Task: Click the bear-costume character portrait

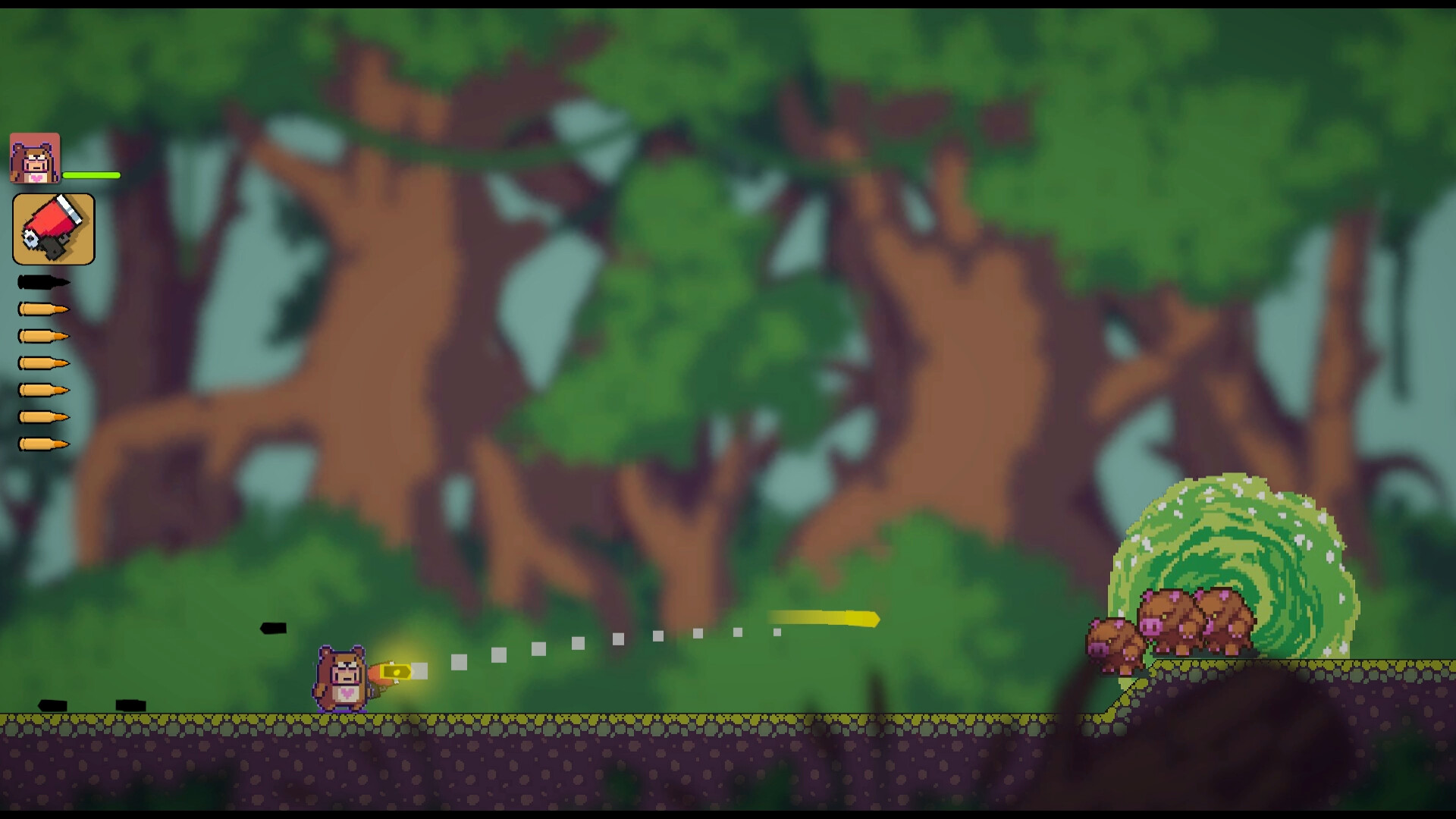Action: 35,157
